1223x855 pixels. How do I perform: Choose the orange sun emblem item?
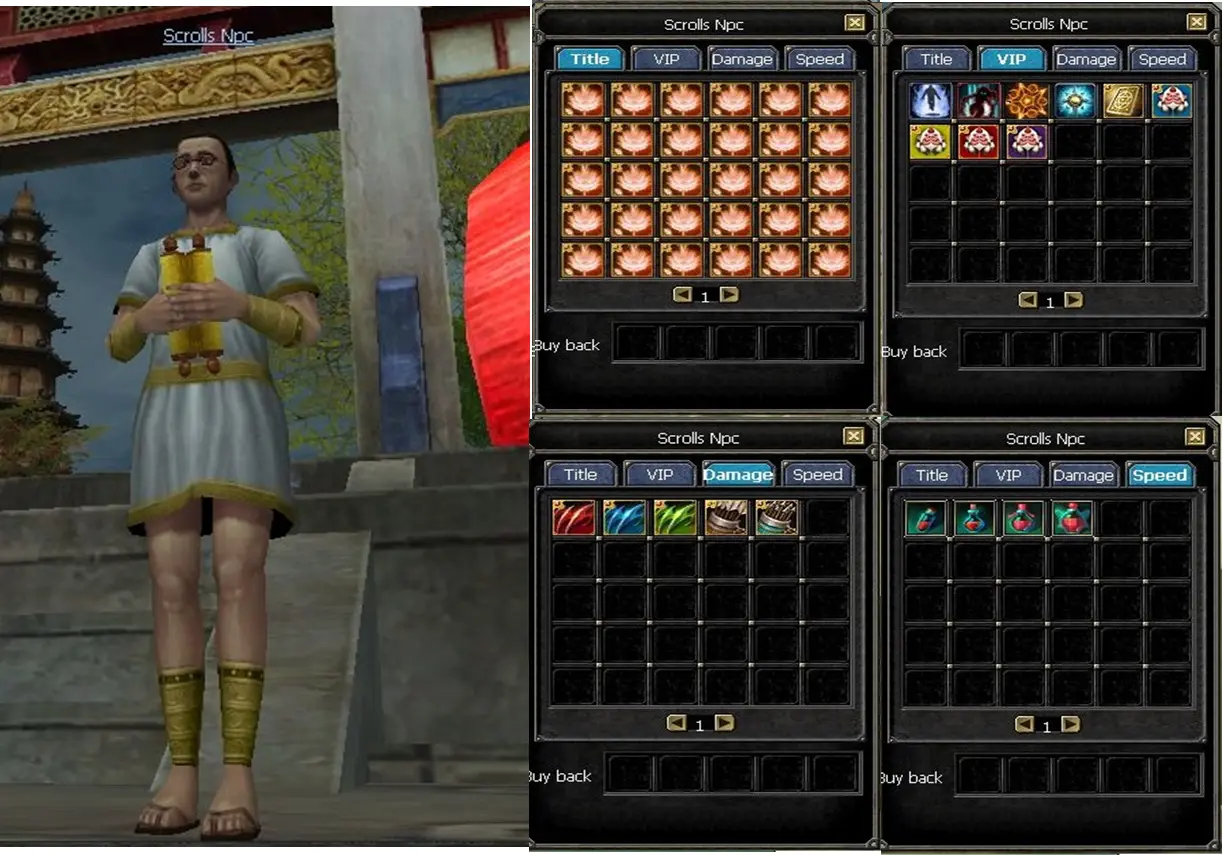(1027, 101)
